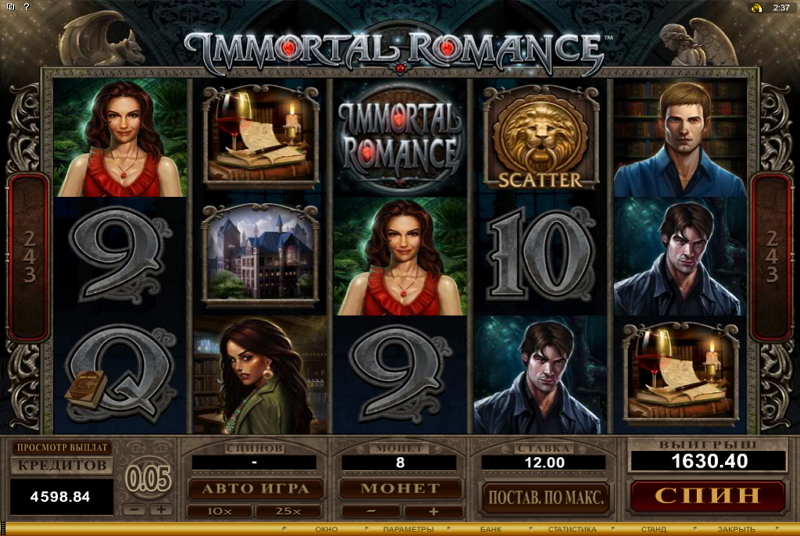800x536 pixels.
Task: Toggle the КРЕДИТОВ credits display
Action: click(62, 465)
